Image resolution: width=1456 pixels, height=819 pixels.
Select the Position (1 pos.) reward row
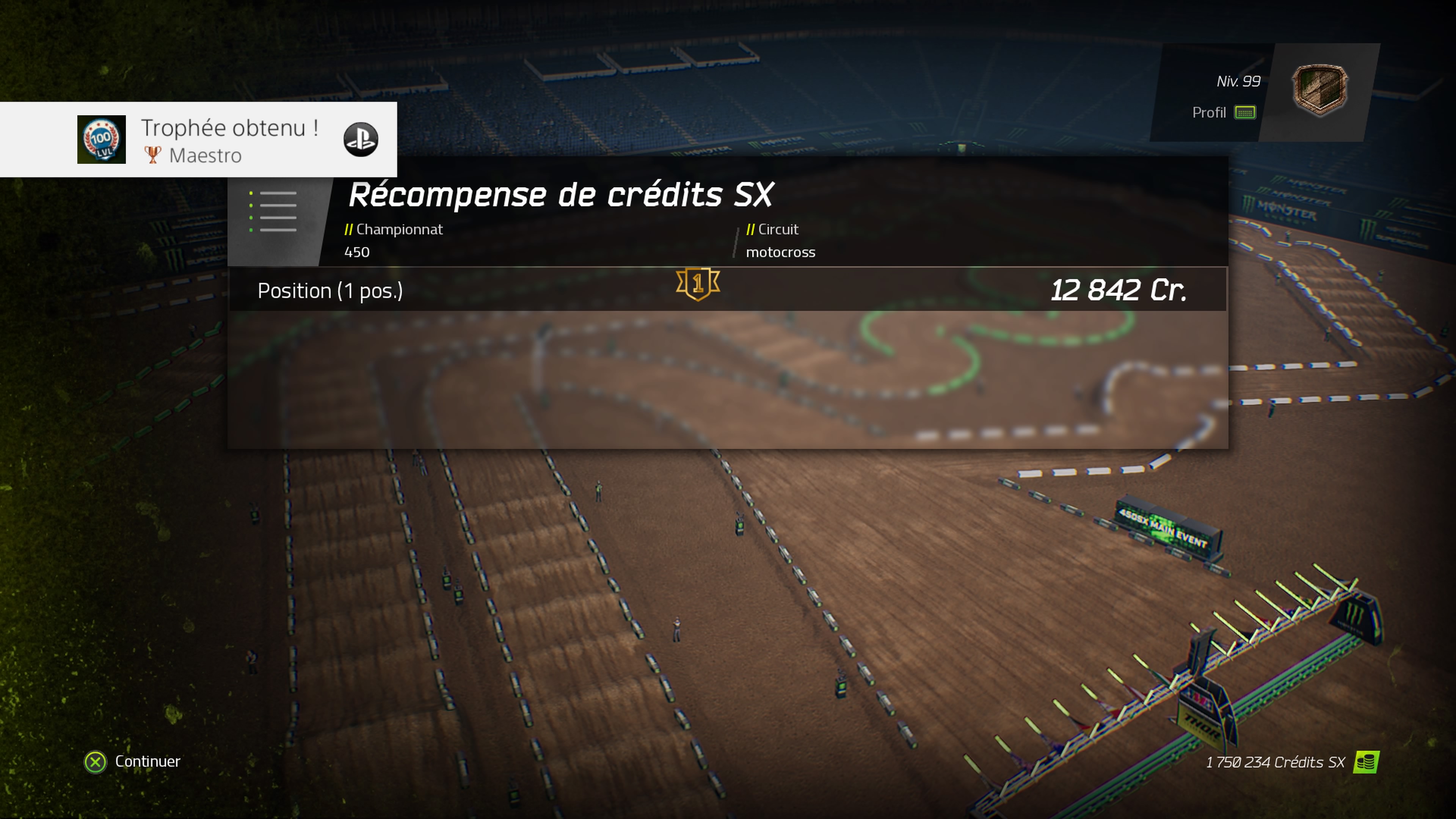click(x=727, y=290)
